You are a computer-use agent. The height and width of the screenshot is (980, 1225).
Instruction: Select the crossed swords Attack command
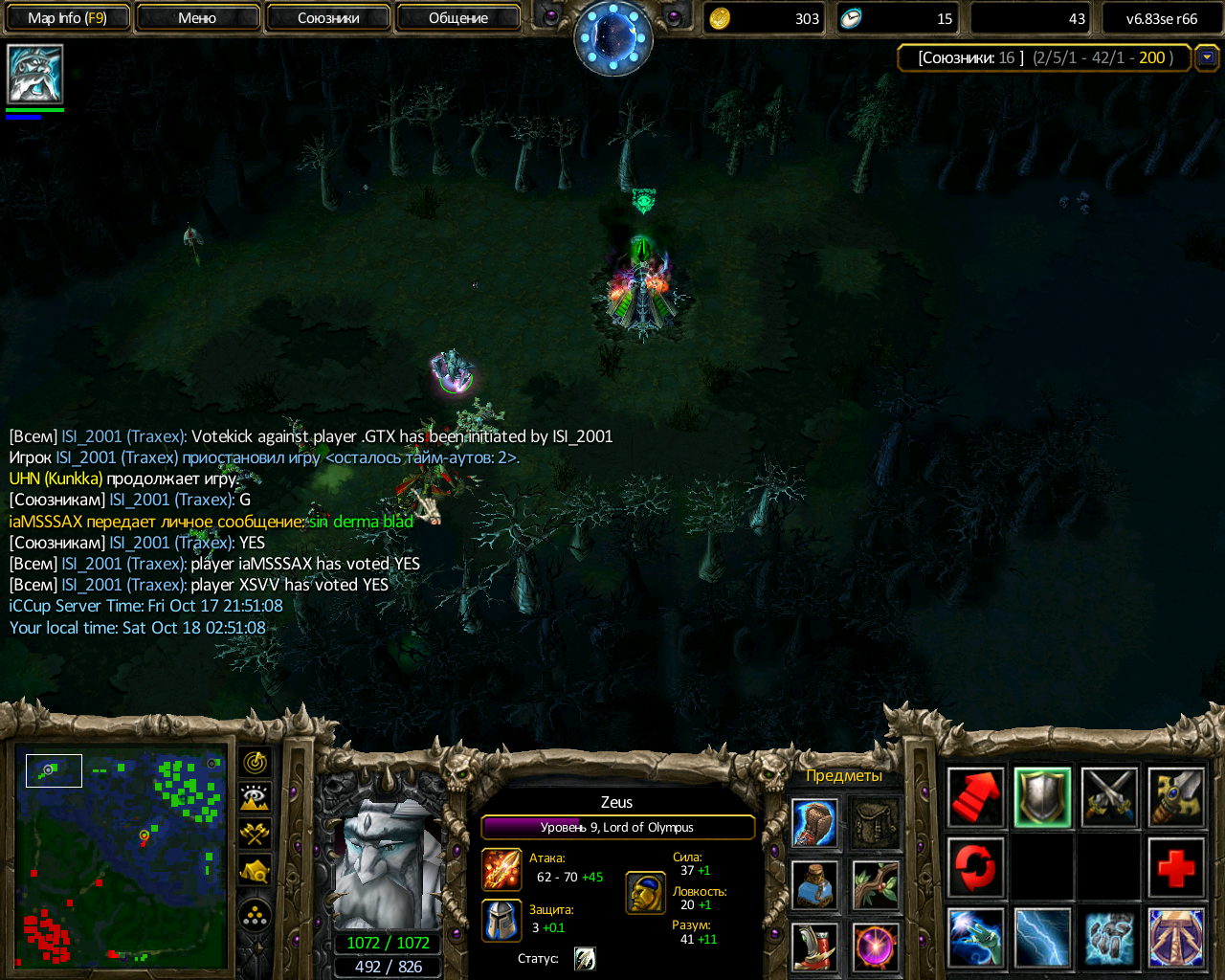click(1109, 797)
